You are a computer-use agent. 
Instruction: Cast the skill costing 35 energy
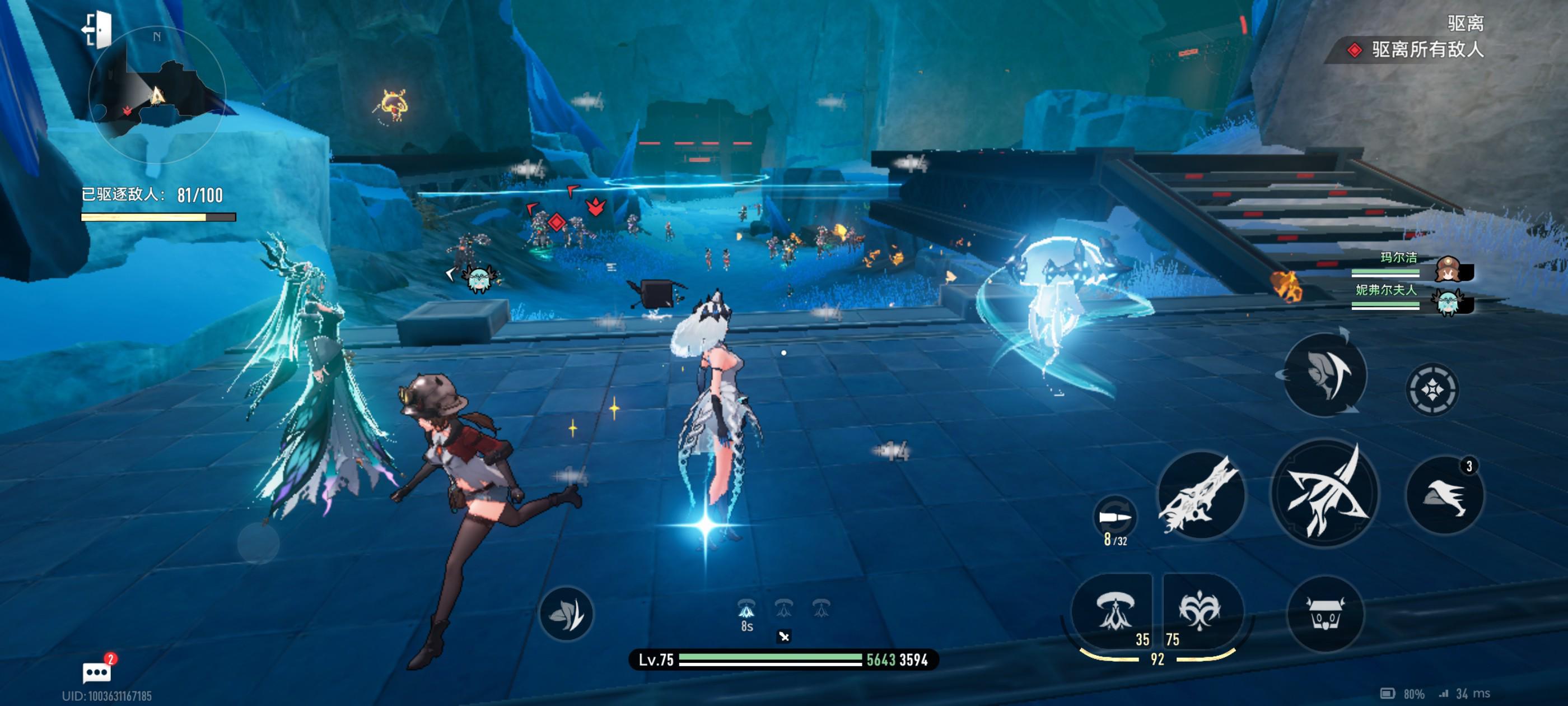click(x=1114, y=611)
